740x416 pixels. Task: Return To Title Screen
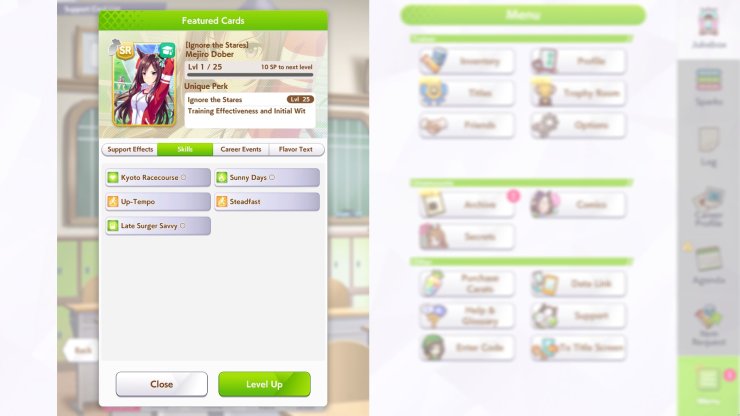click(578, 348)
